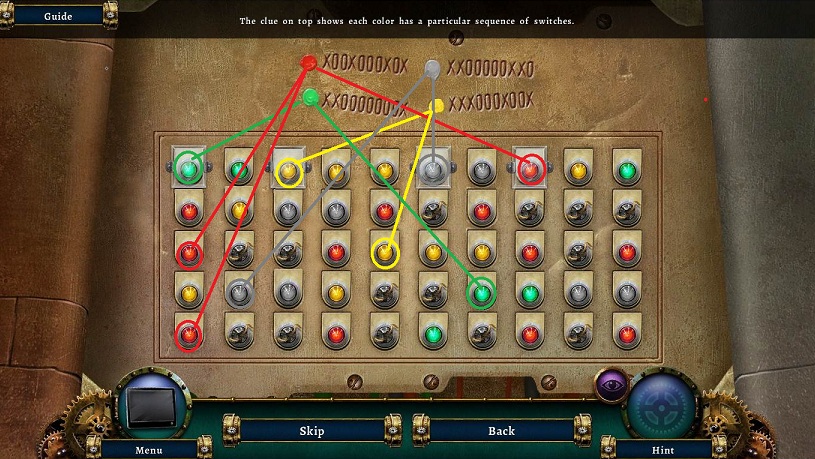Viewport: 815px width, 459px height.
Task: Toggle the gray-circled switch in the fourth row
Action: (237, 293)
